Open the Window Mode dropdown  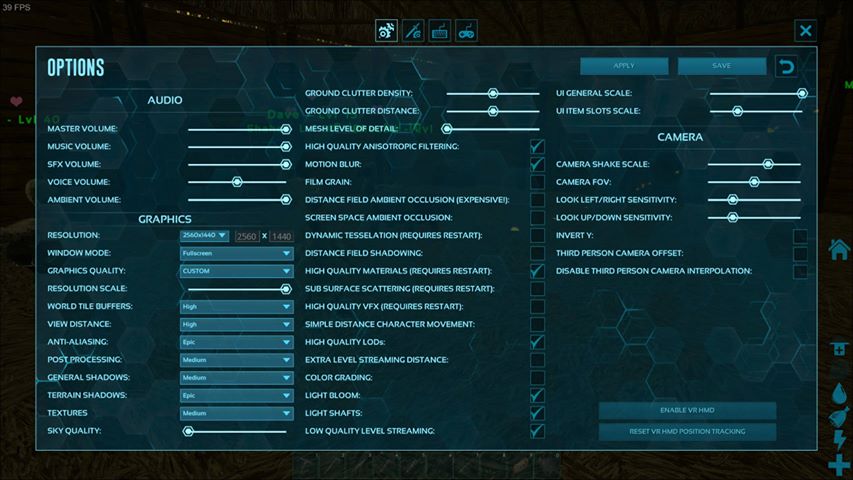(x=236, y=254)
